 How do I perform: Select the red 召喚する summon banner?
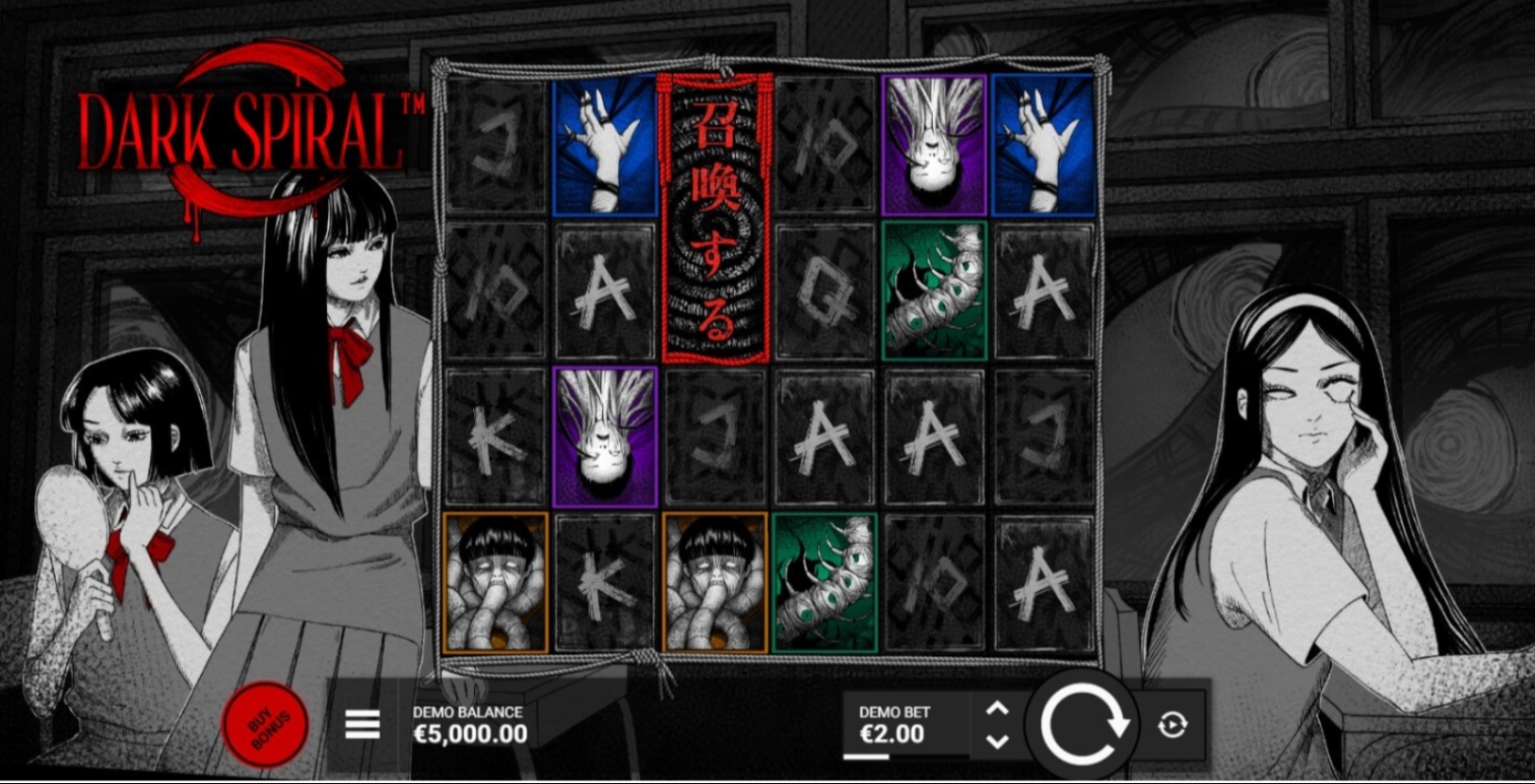(x=714, y=218)
